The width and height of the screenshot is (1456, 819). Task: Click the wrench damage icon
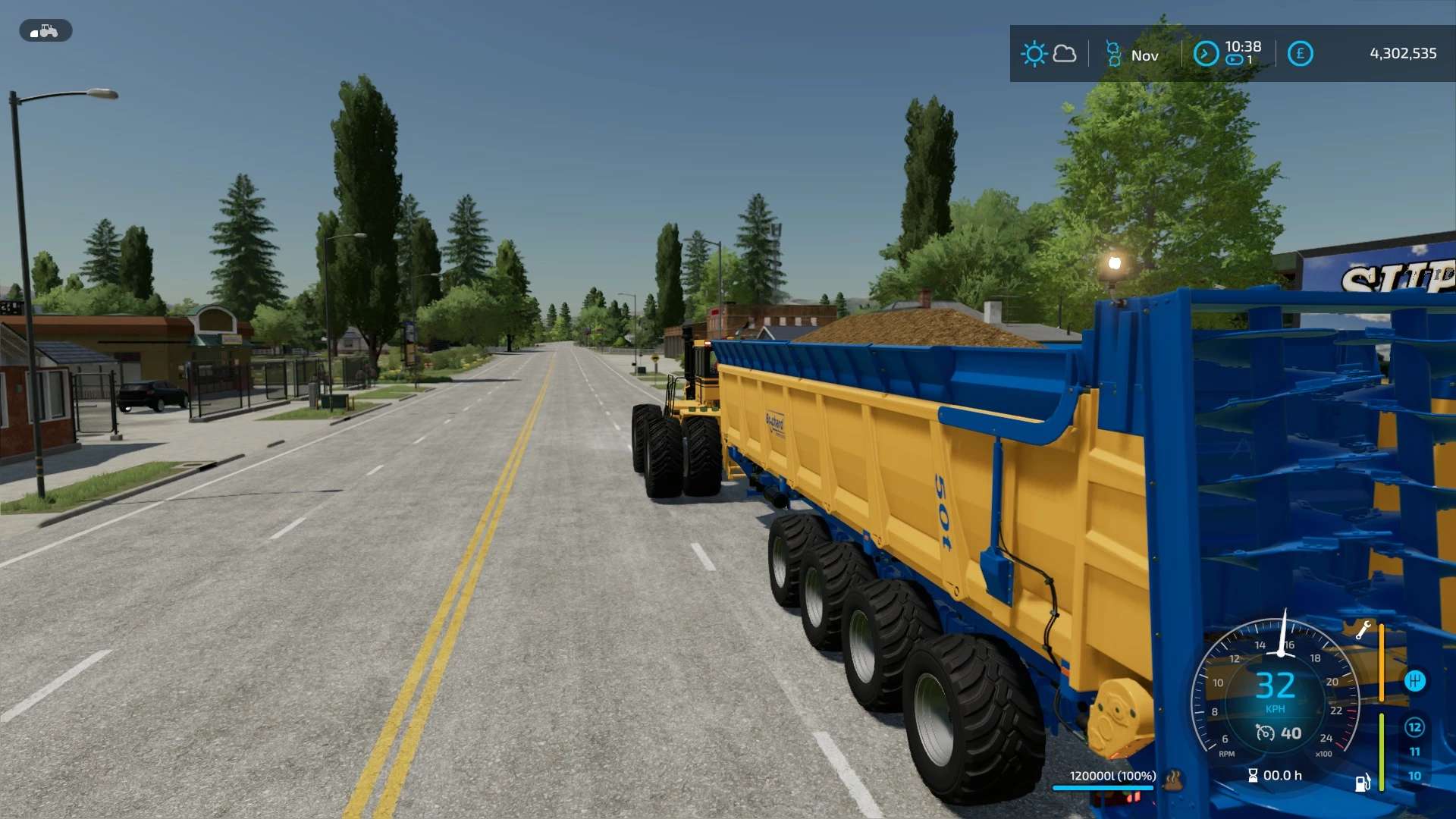1363,629
